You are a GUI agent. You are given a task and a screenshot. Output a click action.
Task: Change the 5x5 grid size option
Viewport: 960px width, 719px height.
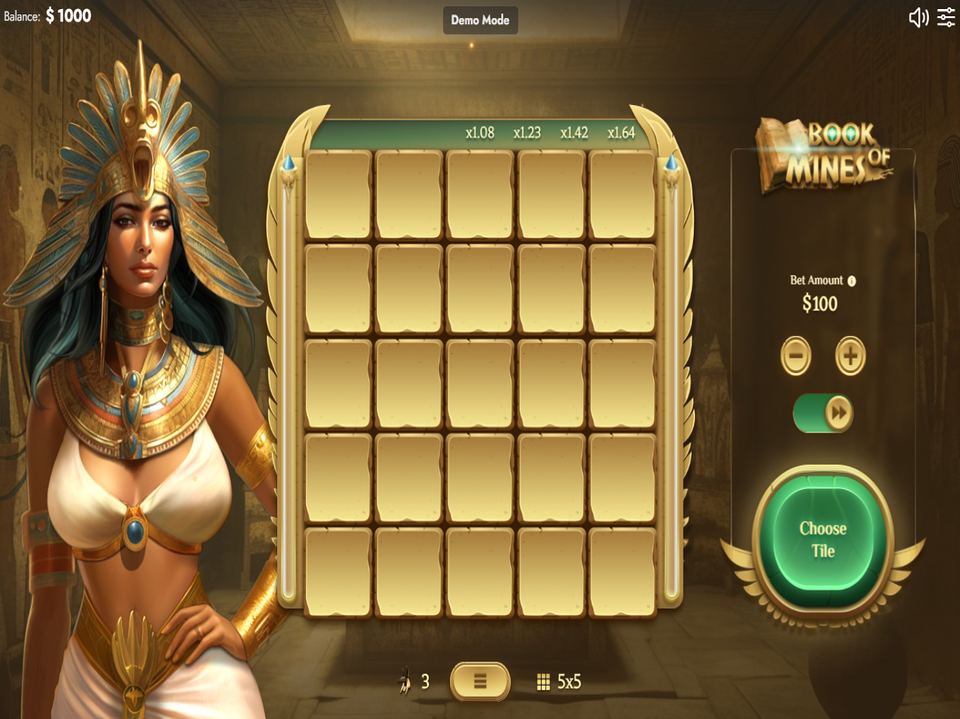click(x=559, y=682)
